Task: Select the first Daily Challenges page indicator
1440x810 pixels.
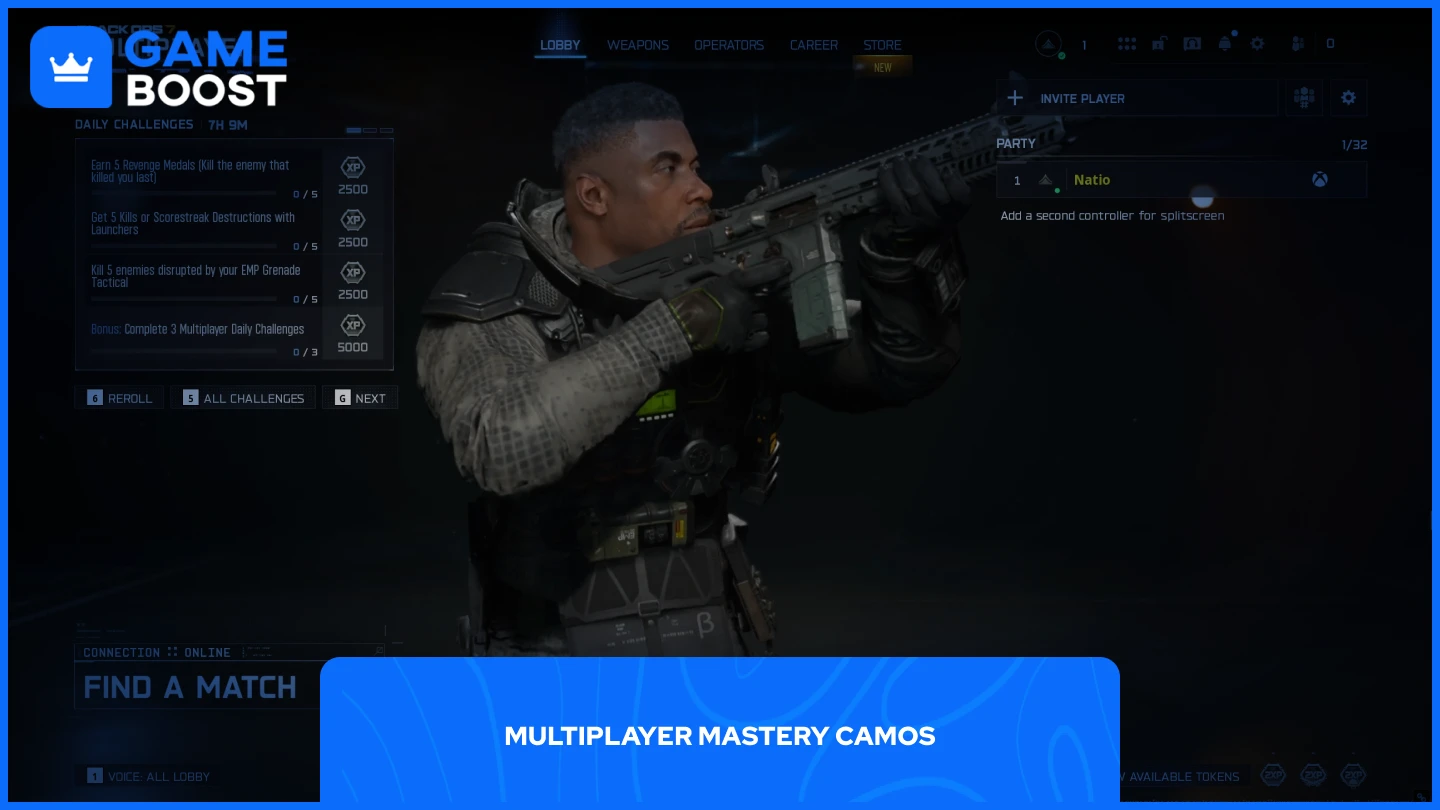Action: 354,131
